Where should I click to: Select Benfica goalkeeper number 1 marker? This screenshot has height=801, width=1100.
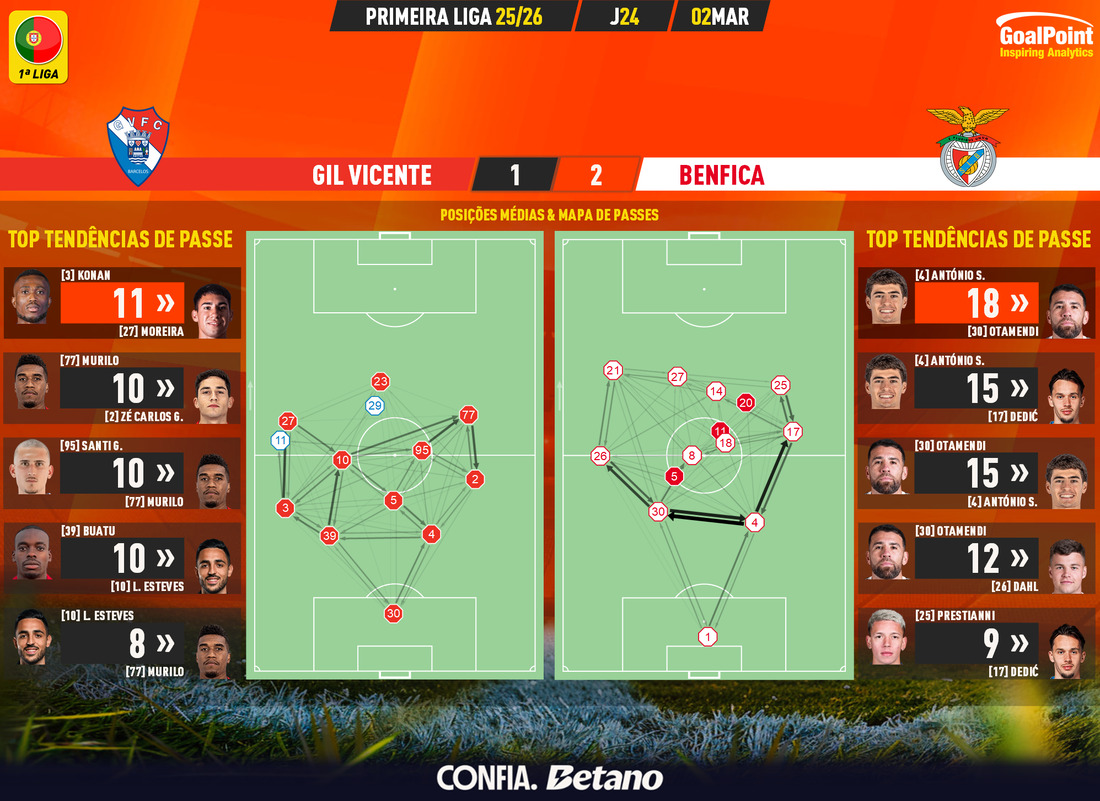708,637
